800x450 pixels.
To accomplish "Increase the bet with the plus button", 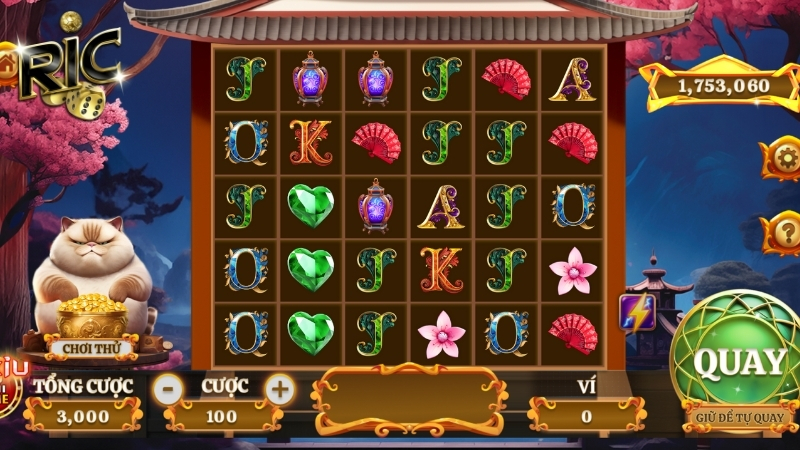I will 280,388.
